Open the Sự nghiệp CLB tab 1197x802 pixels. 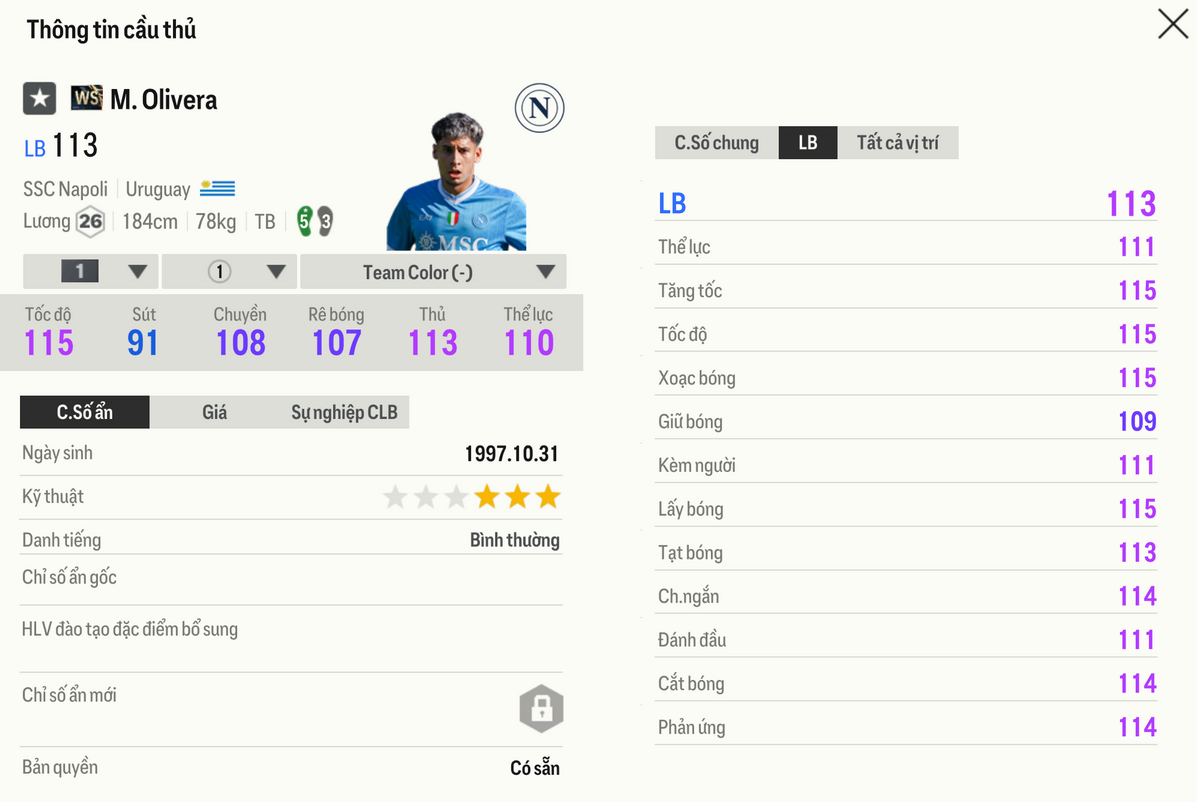343,412
